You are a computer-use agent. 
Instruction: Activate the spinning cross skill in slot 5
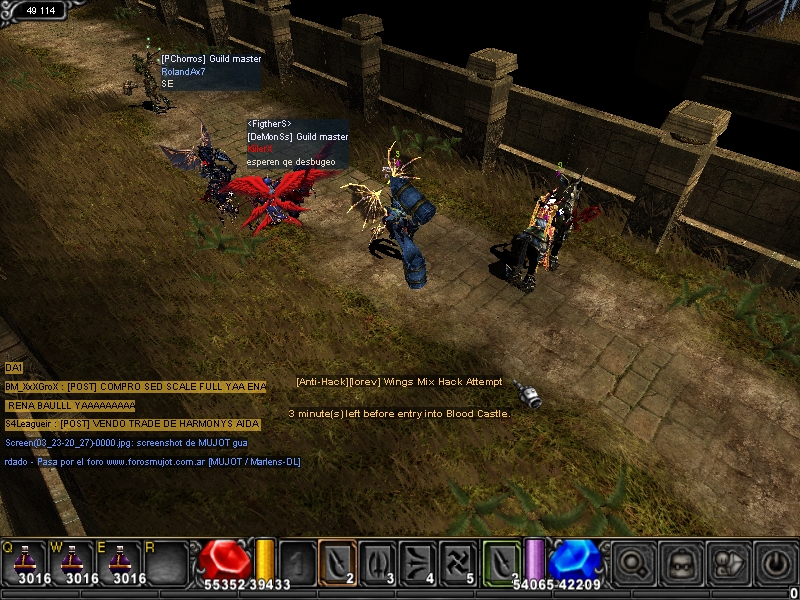[460, 560]
